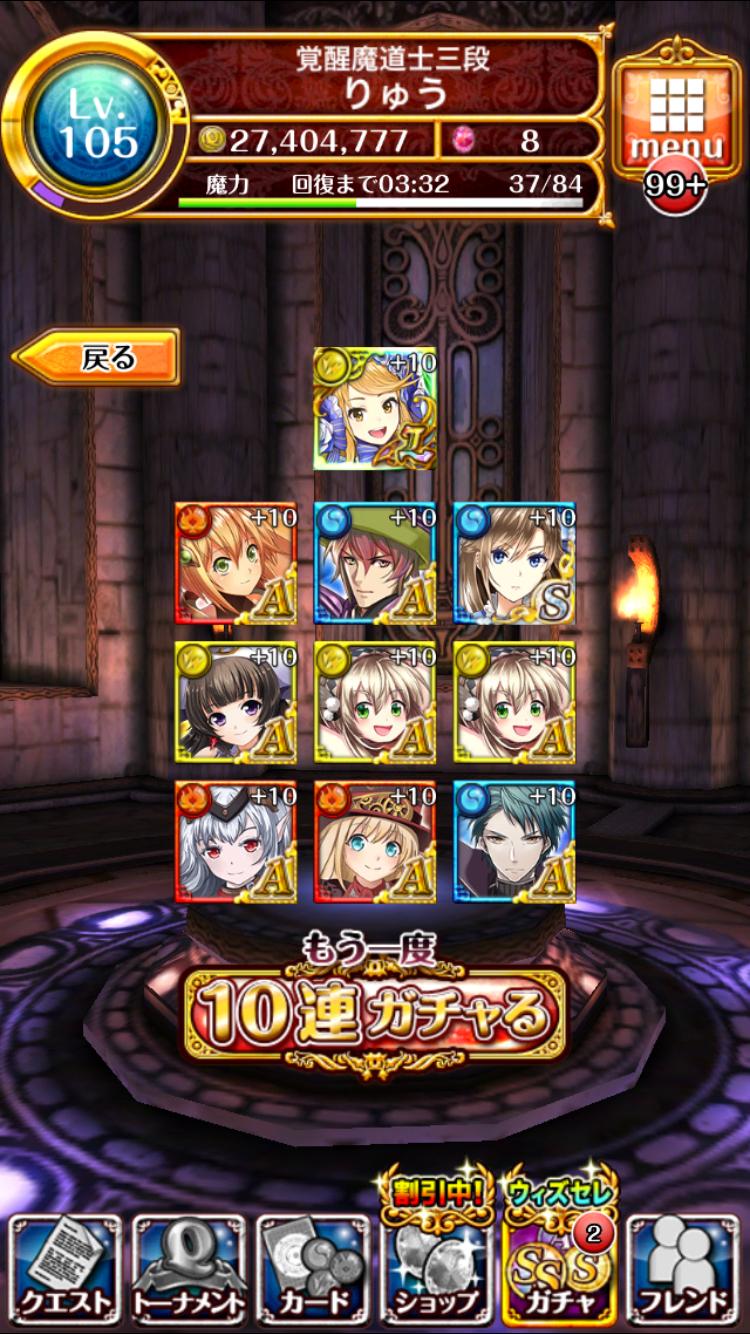The width and height of the screenshot is (750, 1334).
Task: Select the S-rank brown-haired water card
Action: click(514, 563)
